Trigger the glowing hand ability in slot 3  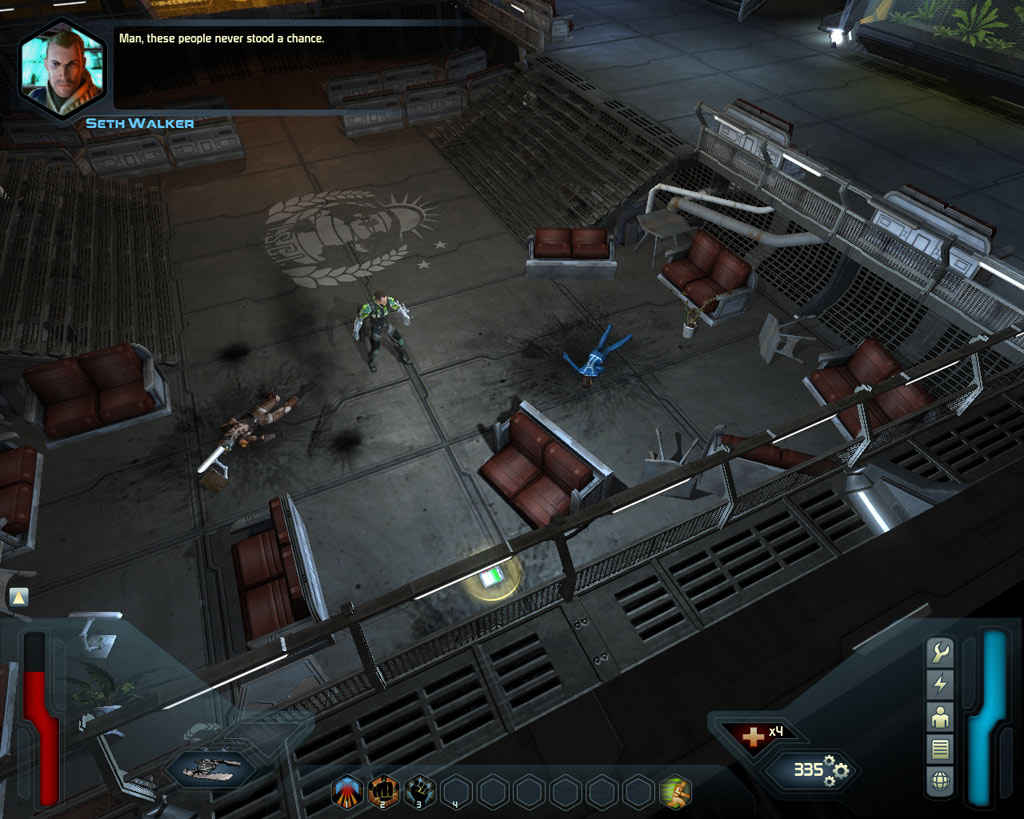[420, 792]
